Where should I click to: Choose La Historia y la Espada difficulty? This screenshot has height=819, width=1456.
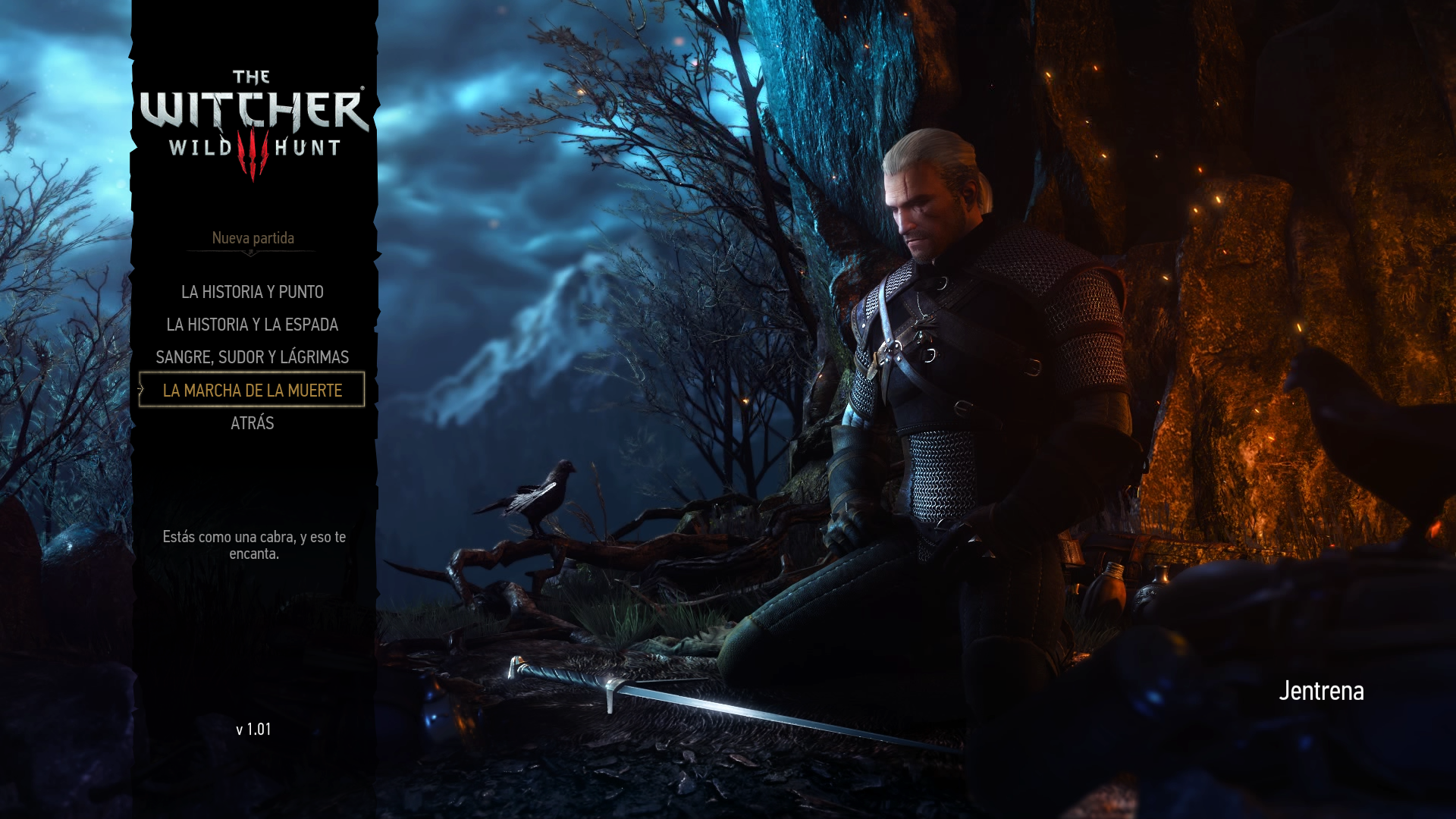tap(253, 325)
